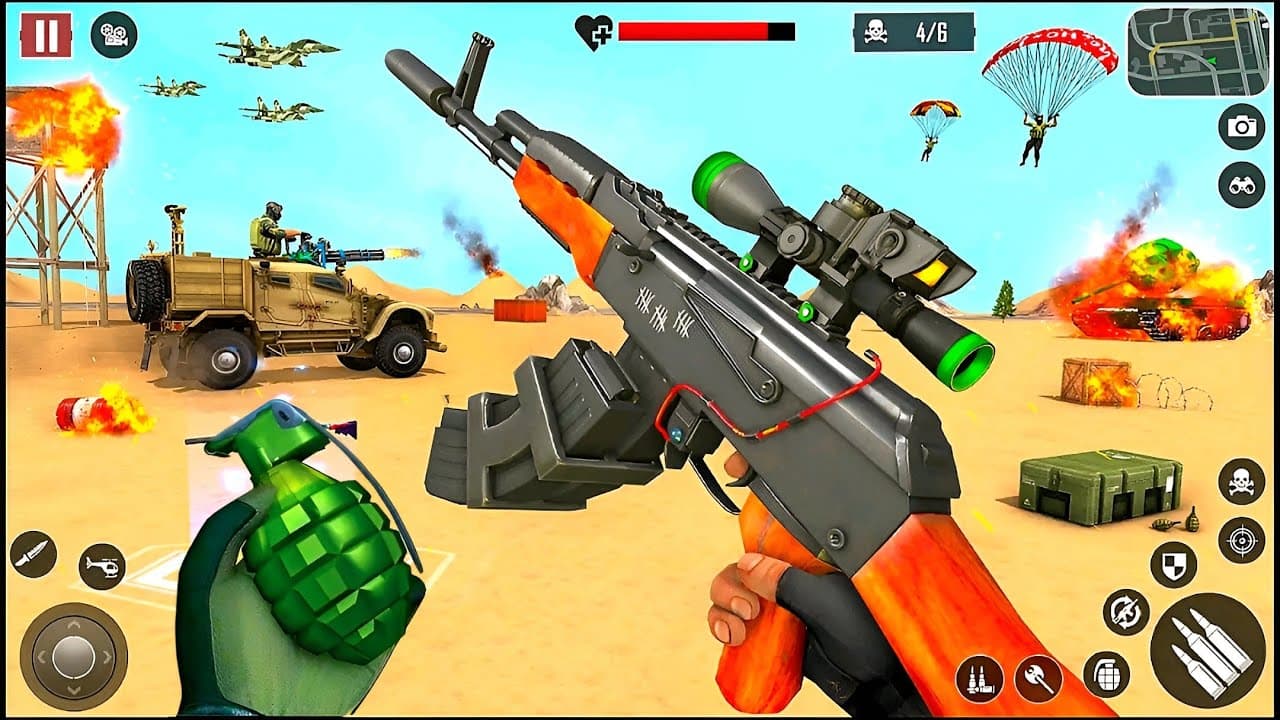Tap the camera screenshot icon
Viewport: 1280px width, 720px height.
click(1241, 128)
